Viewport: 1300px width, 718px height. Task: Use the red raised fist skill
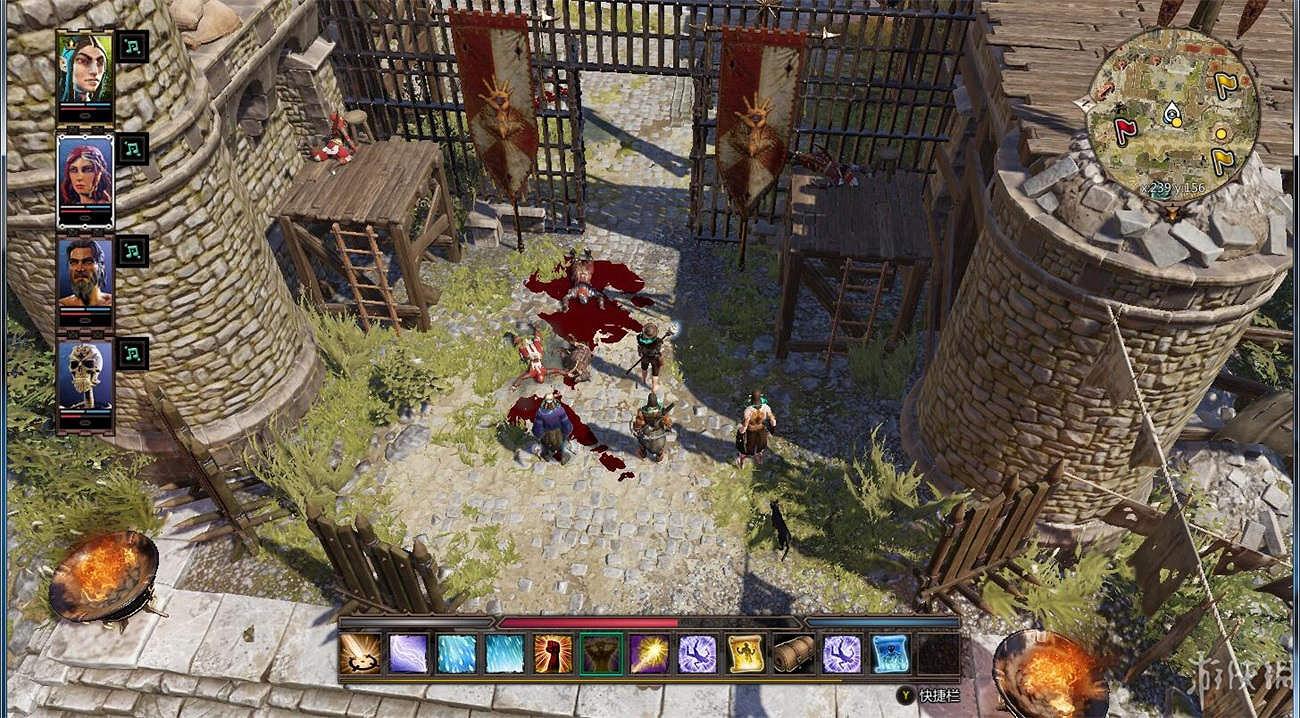[x=553, y=654]
